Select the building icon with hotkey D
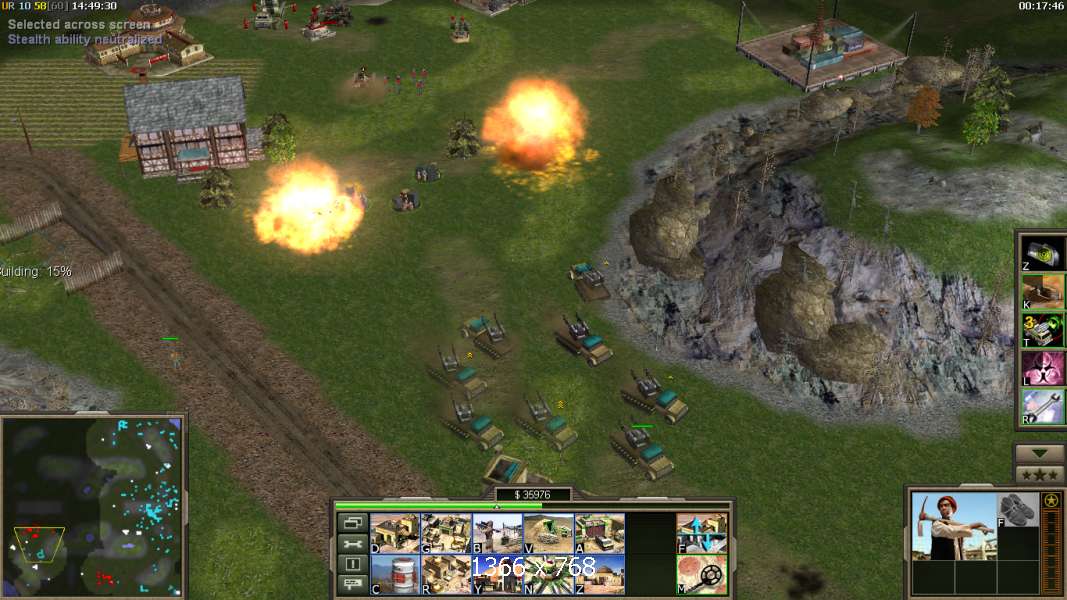1067x600 pixels. (x=394, y=533)
